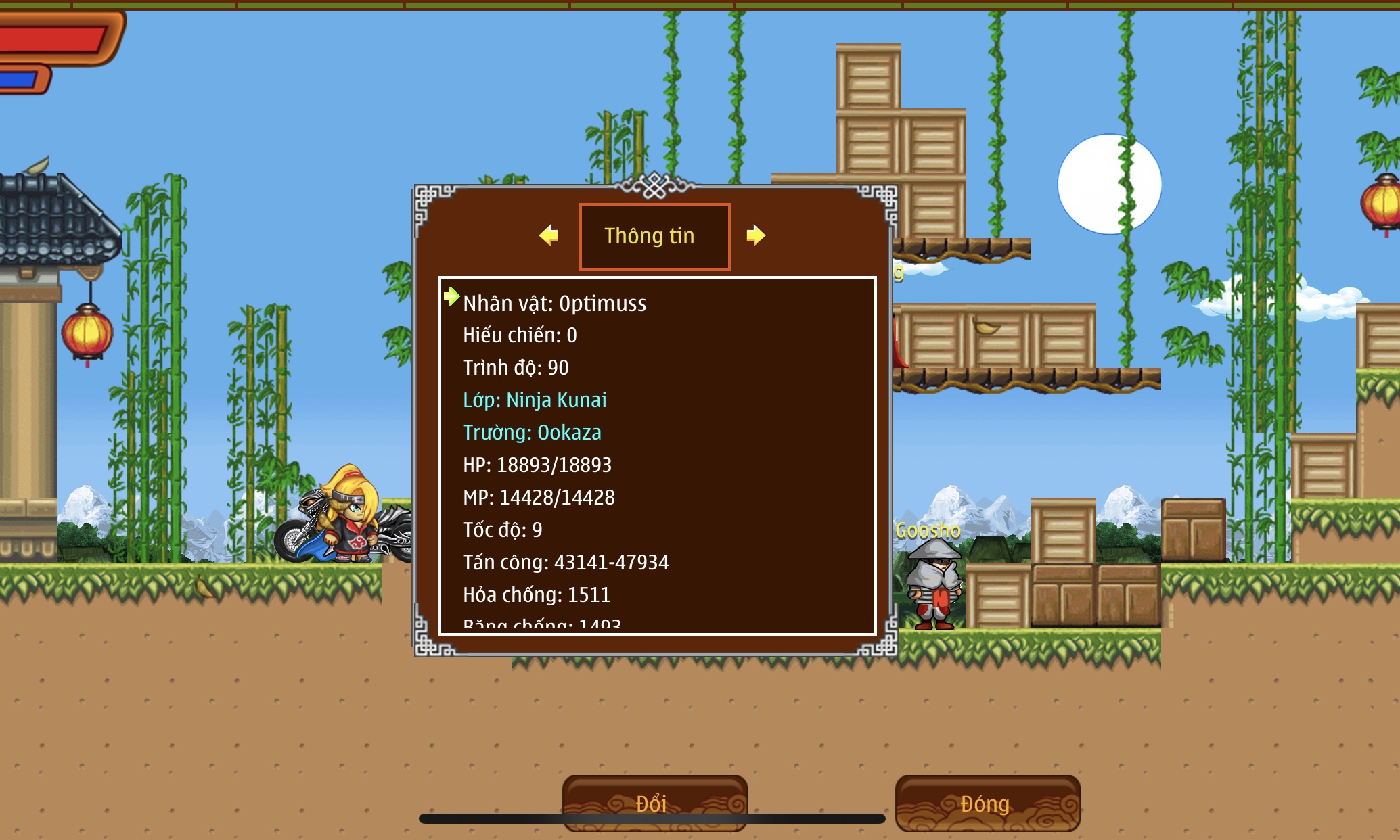This screenshot has height=840, width=1400.
Task: Select the Tấn công stat row
Action: (566, 562)
